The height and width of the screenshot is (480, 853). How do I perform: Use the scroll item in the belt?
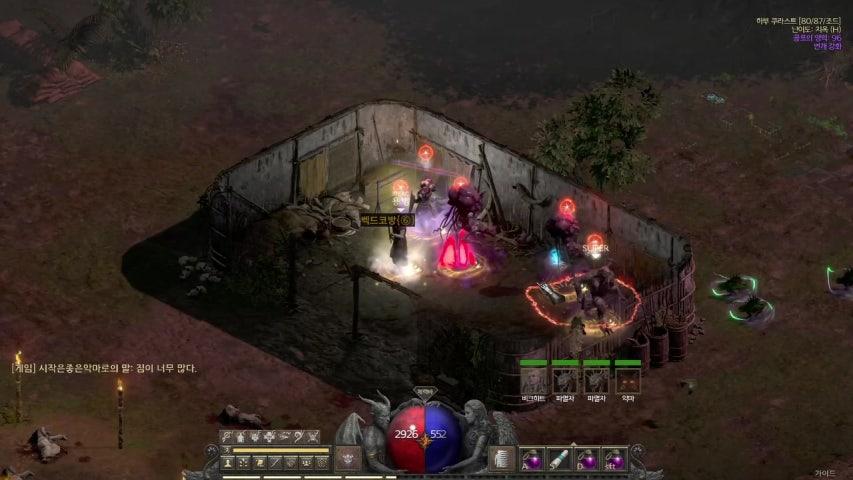tap(560, 459)
